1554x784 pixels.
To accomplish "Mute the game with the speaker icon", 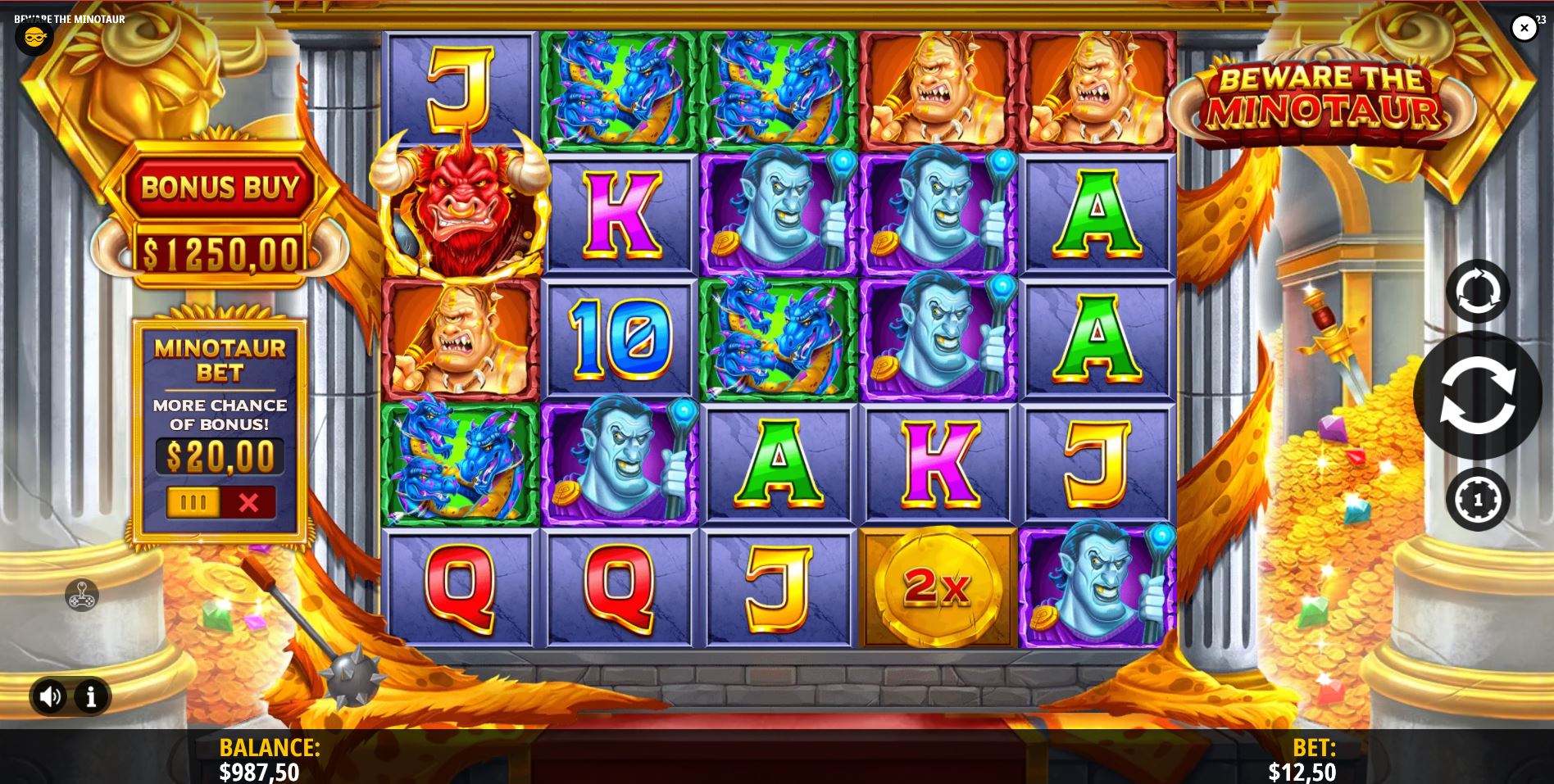I will [52, 696].
